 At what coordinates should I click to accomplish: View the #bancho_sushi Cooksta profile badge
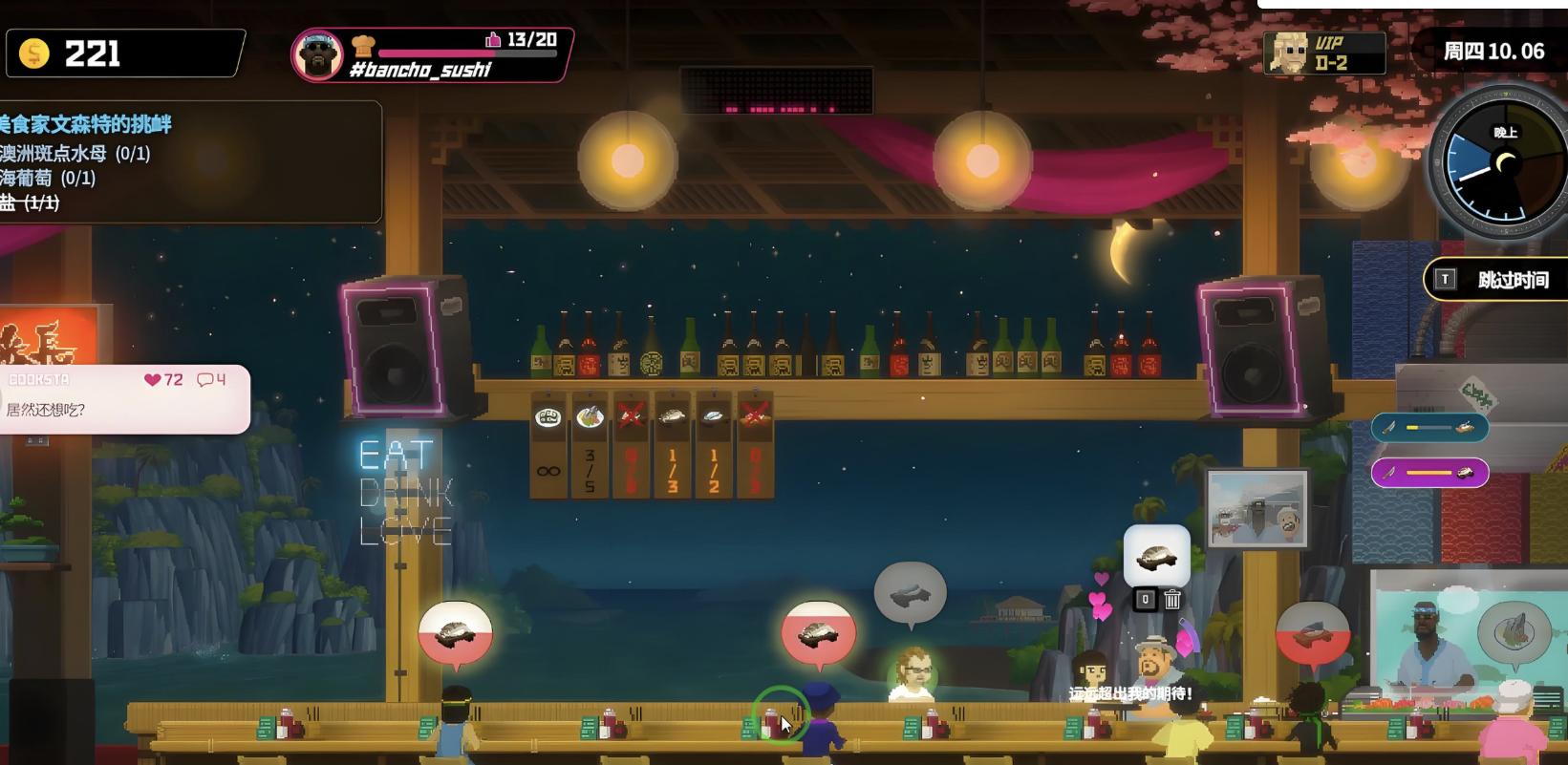(432, 54)
